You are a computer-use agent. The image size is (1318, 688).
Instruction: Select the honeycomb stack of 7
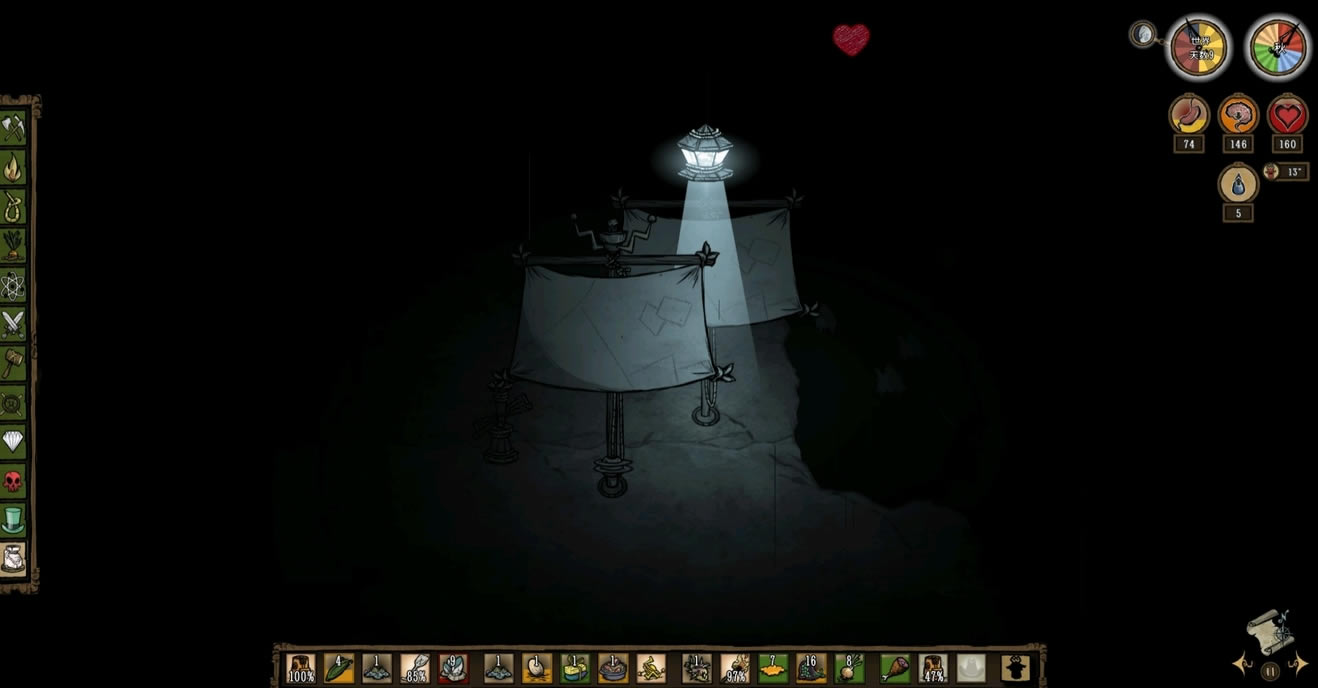[x=773, y=668]
